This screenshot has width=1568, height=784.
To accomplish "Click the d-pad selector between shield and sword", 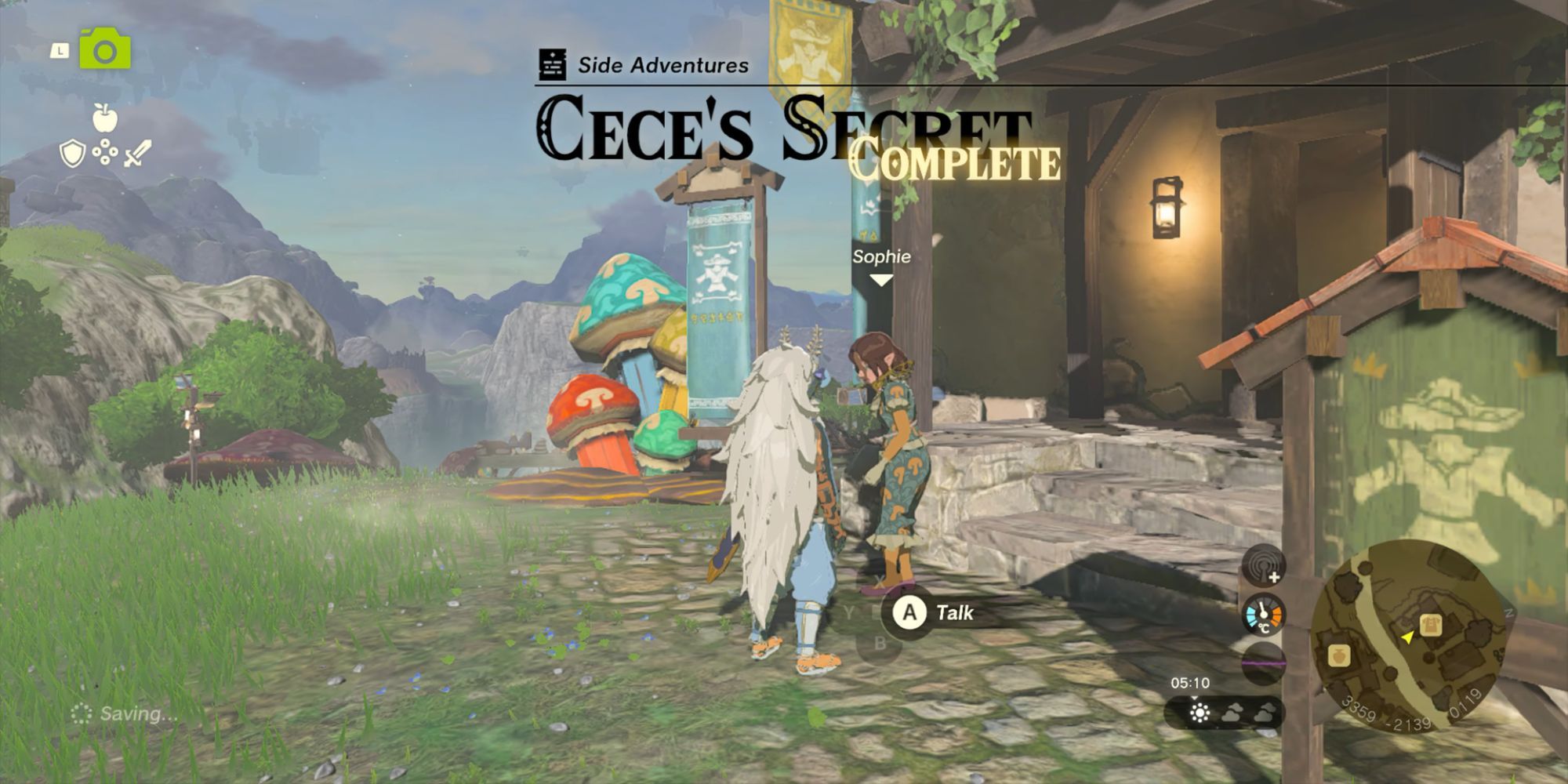I will pos(105,151).
